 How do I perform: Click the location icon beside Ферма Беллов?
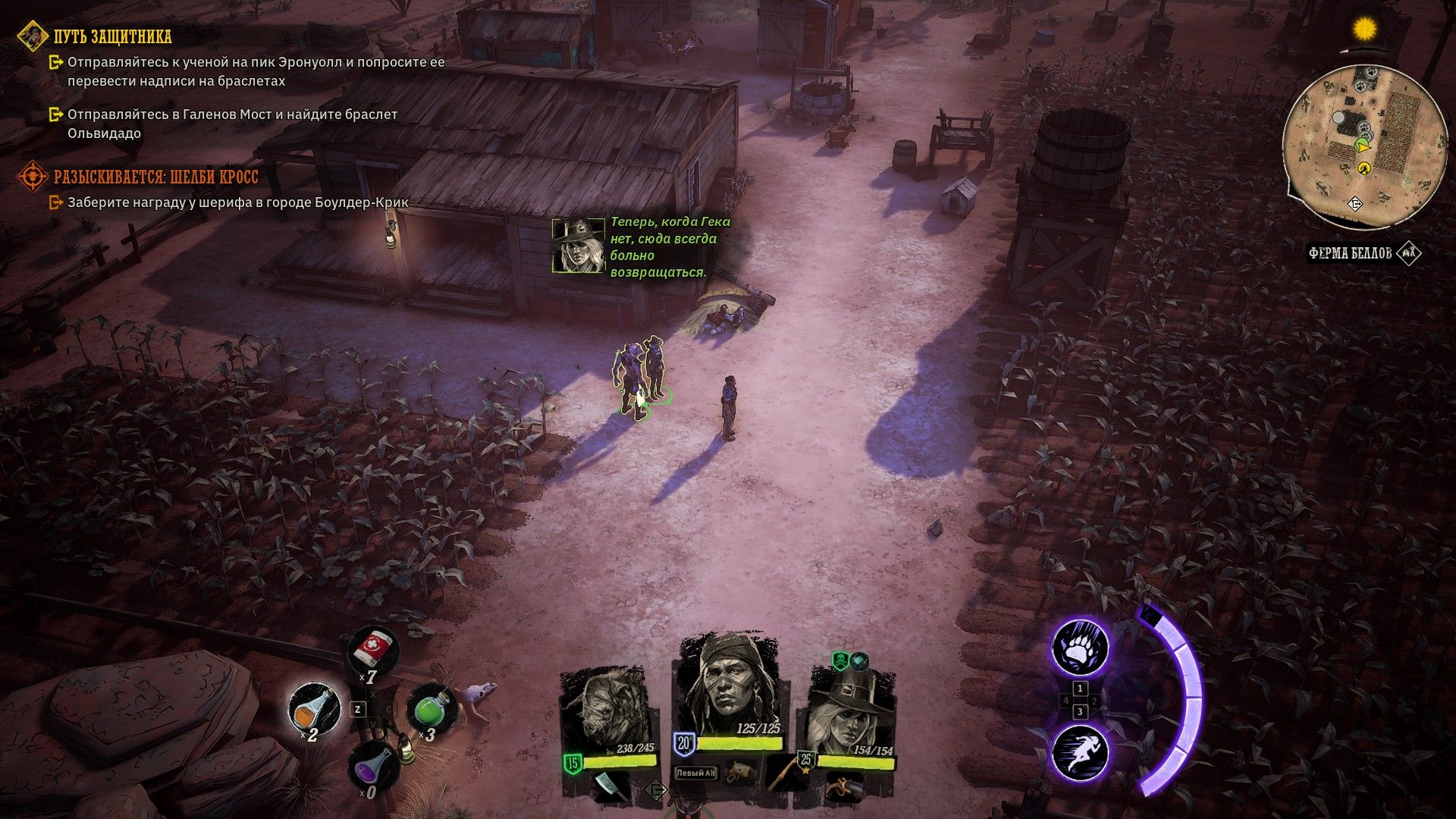1409,253
